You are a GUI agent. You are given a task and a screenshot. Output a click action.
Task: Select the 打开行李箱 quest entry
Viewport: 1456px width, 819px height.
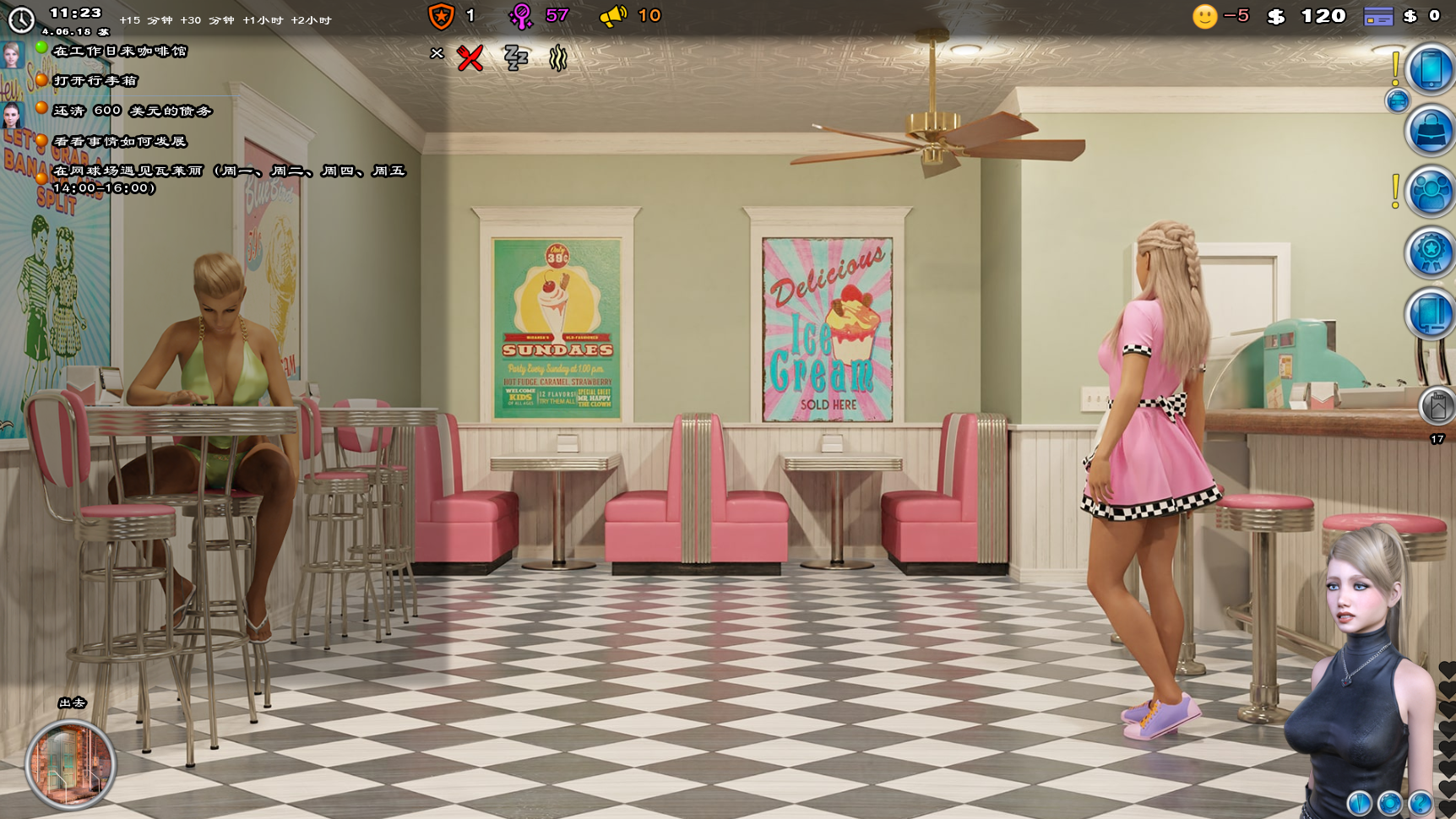click(95, 81)
